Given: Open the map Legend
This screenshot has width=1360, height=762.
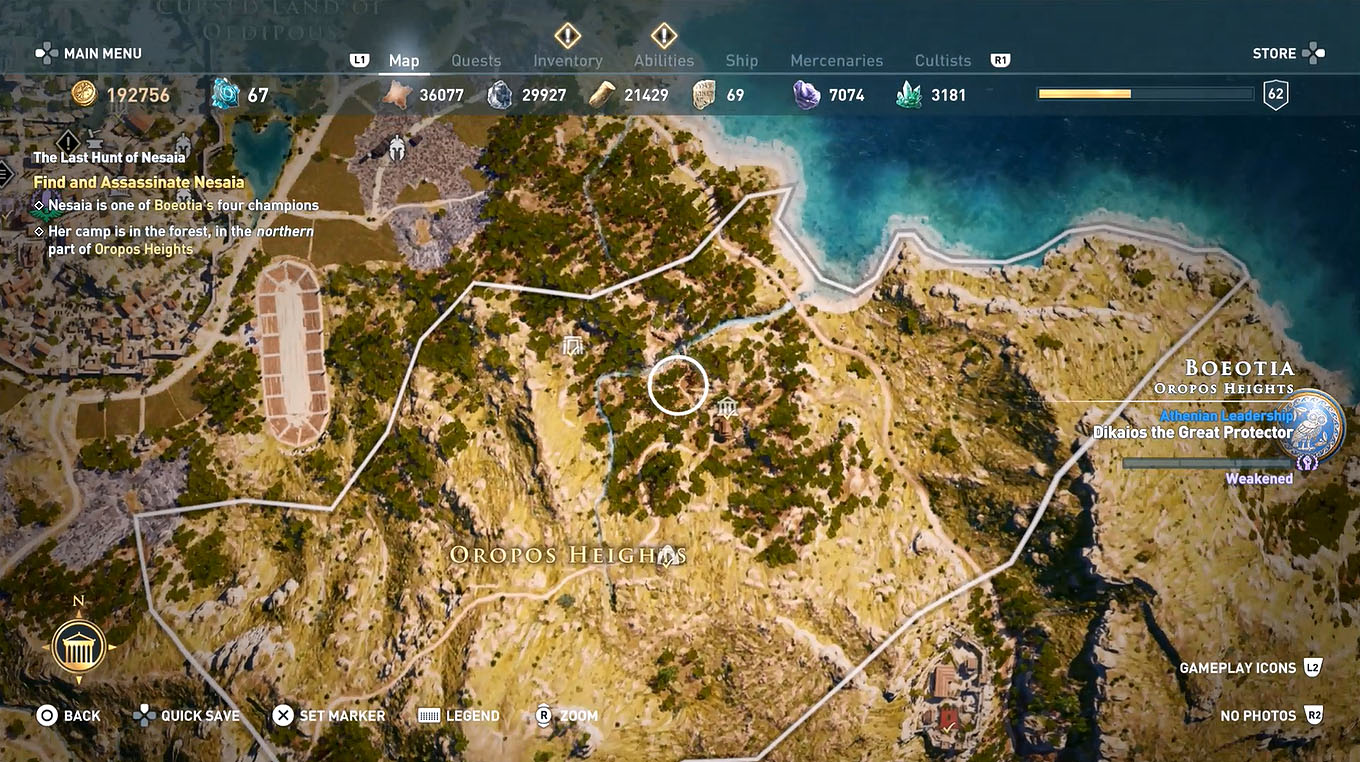Looking at the screenshot, I should coord(458,715).
